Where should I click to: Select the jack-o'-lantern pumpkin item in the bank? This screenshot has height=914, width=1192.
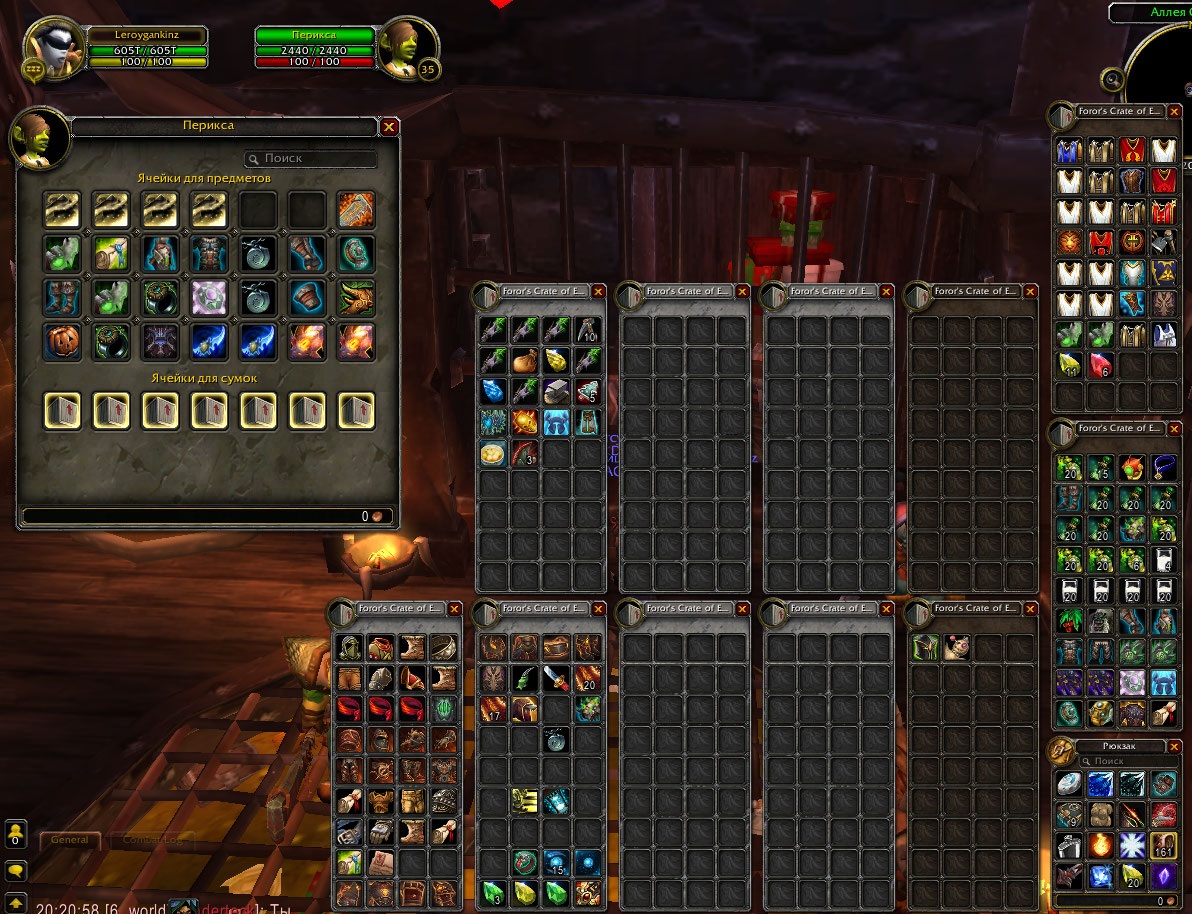tap(62, 341)
